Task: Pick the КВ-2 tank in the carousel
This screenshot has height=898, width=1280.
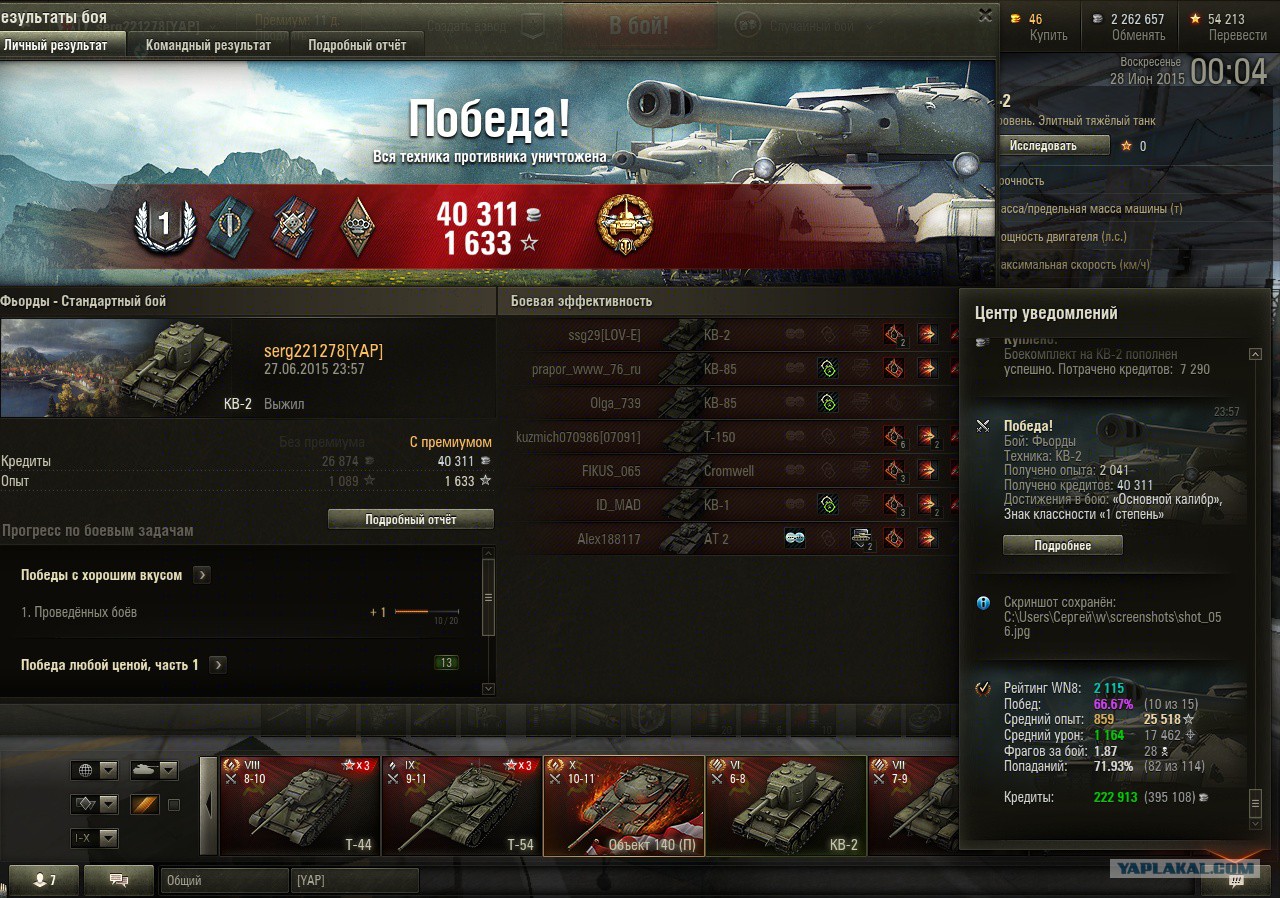Action: pyautogui.click(x=786, y=806)
